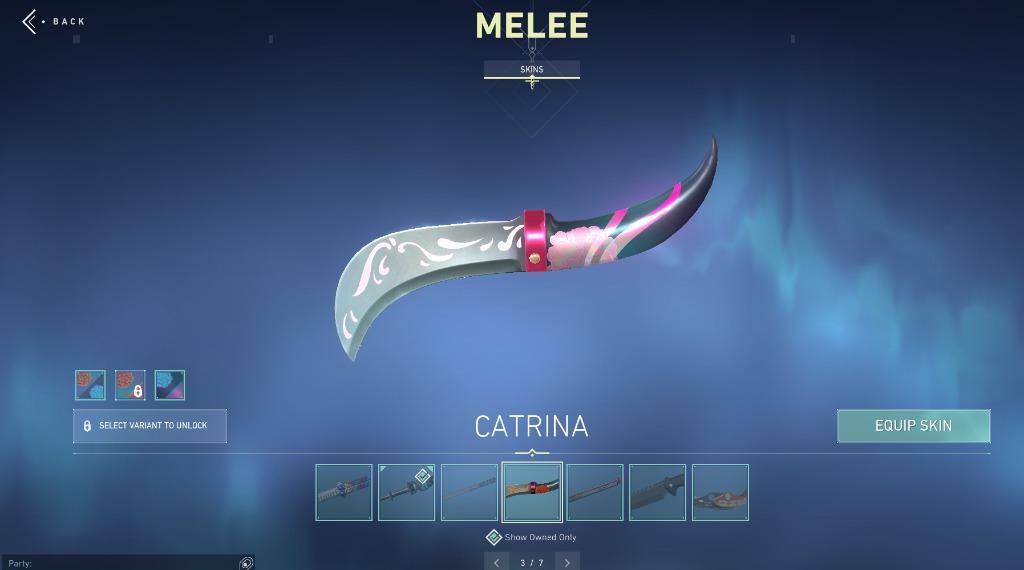Click Select Variant to Unlock button
This screenshot has height=570, width=1024.
(150, 426)
